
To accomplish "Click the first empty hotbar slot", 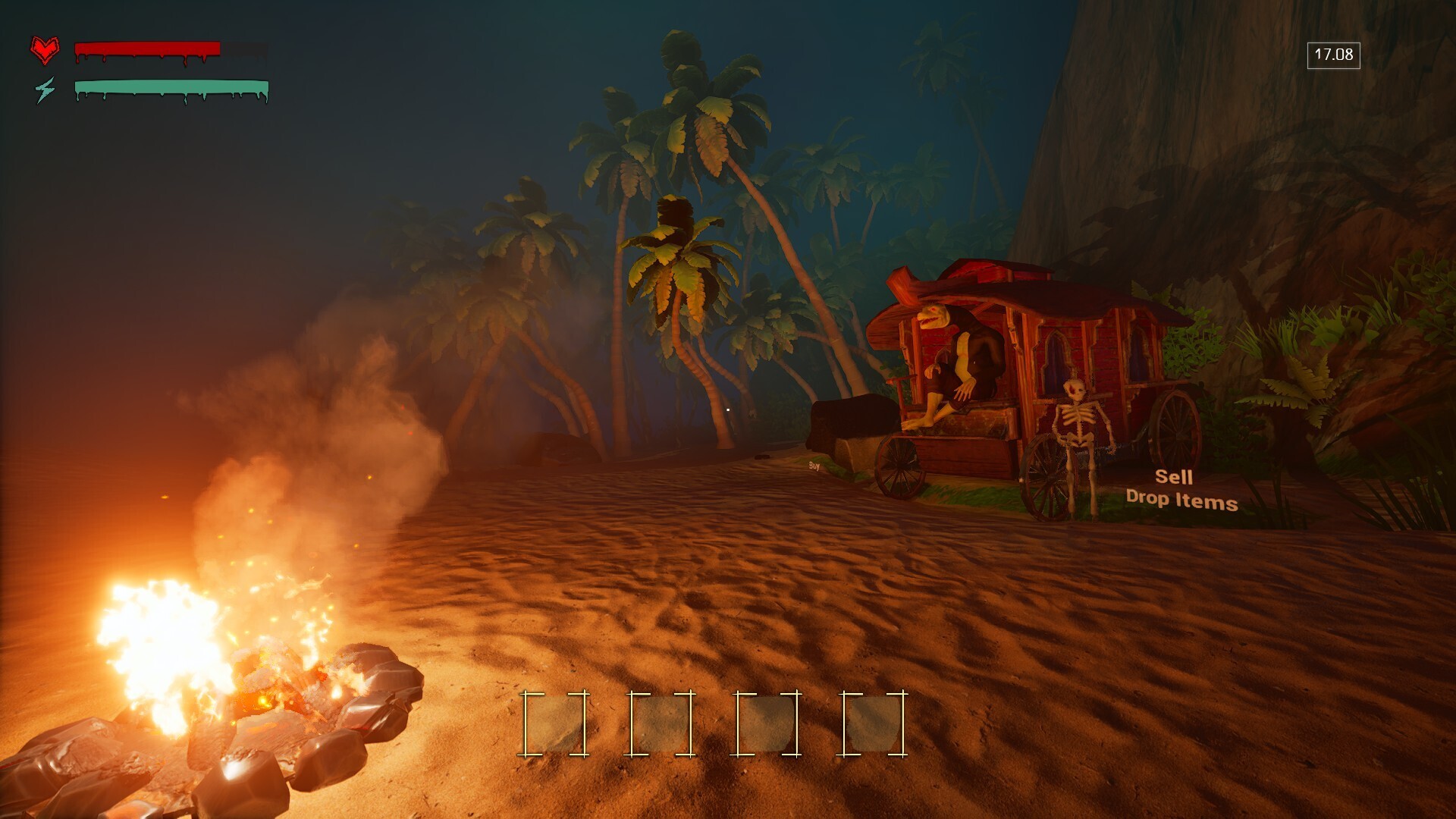I will click(554, 724).
